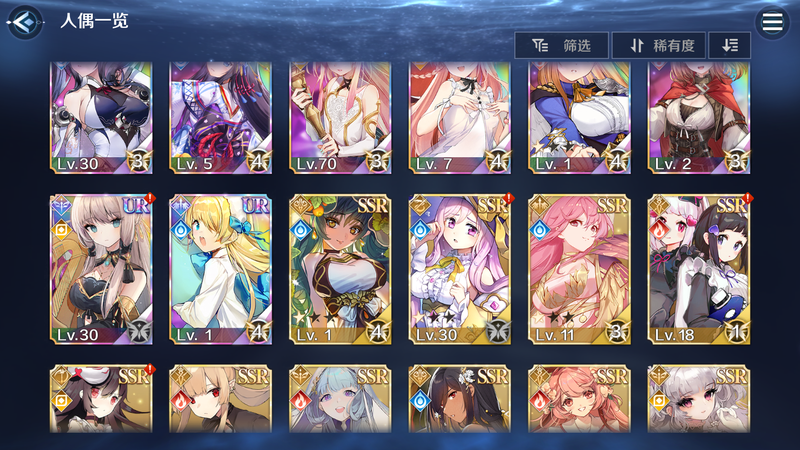Pick the purple-haired SSR doll at Lv.30
The image size is (800, 450).
(450, 269)
